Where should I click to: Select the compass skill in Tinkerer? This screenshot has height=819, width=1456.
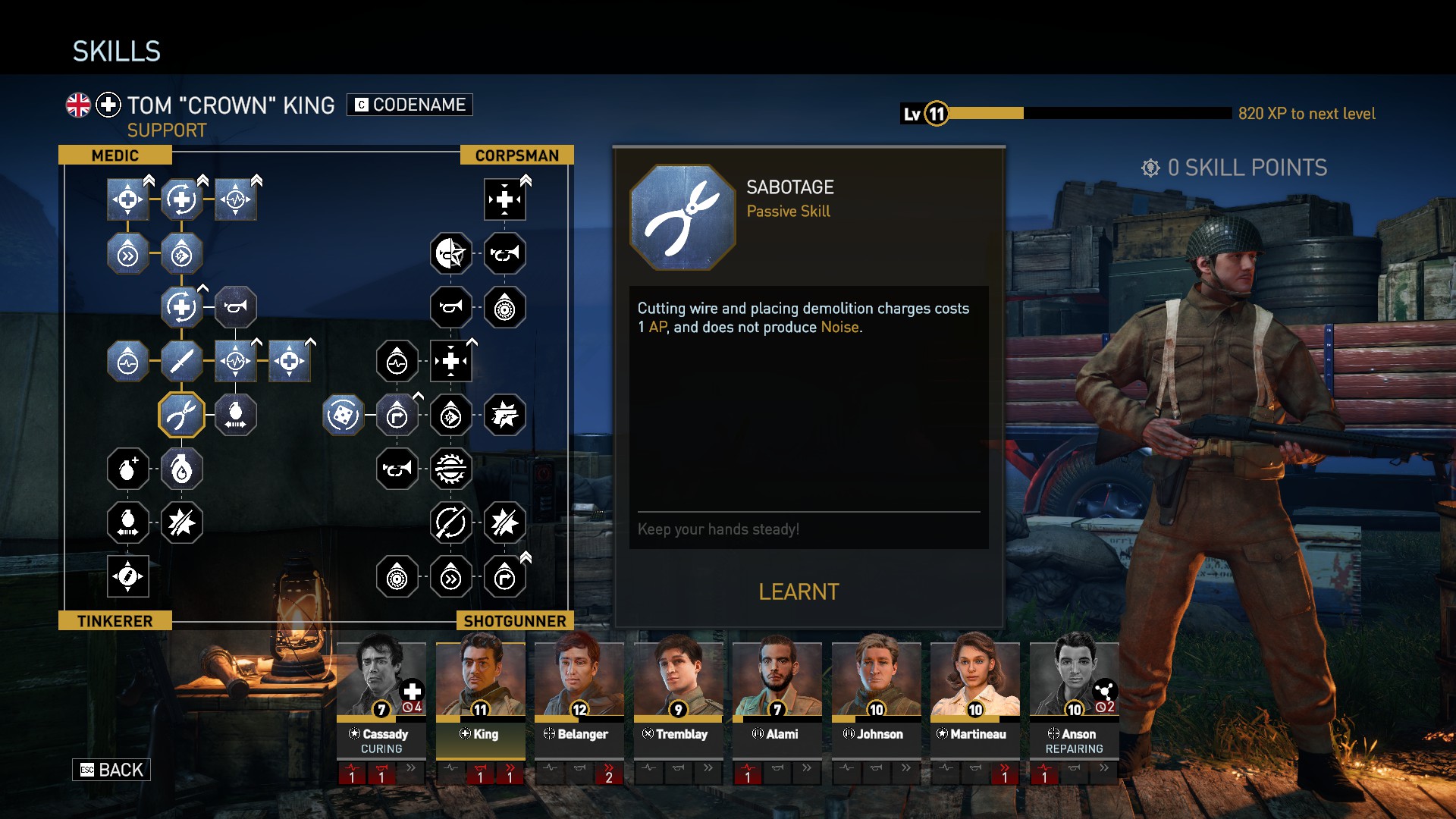click(127, 576)
